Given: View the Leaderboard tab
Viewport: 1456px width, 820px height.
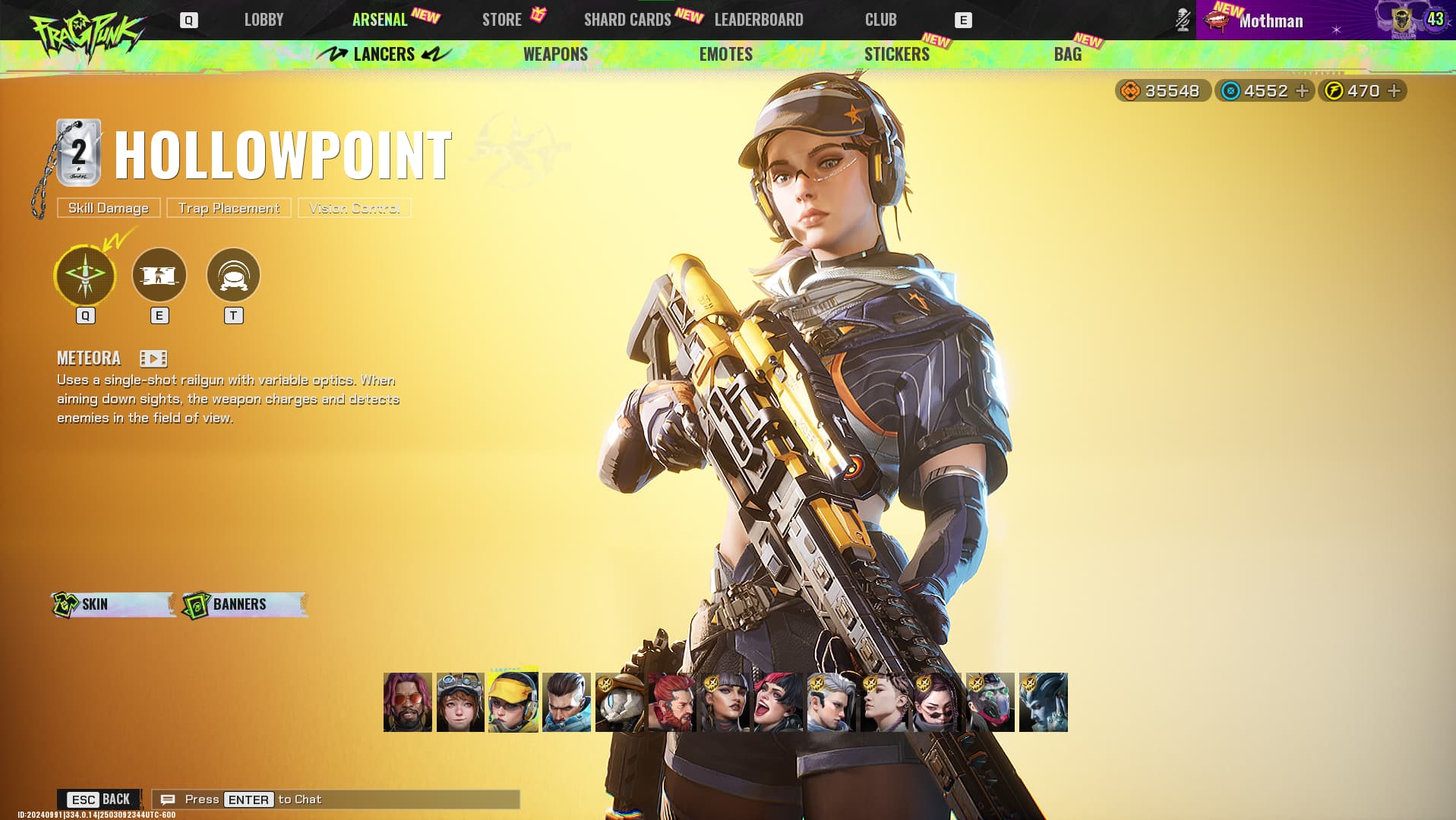Looking at the screenshot, I should point(759,20).
